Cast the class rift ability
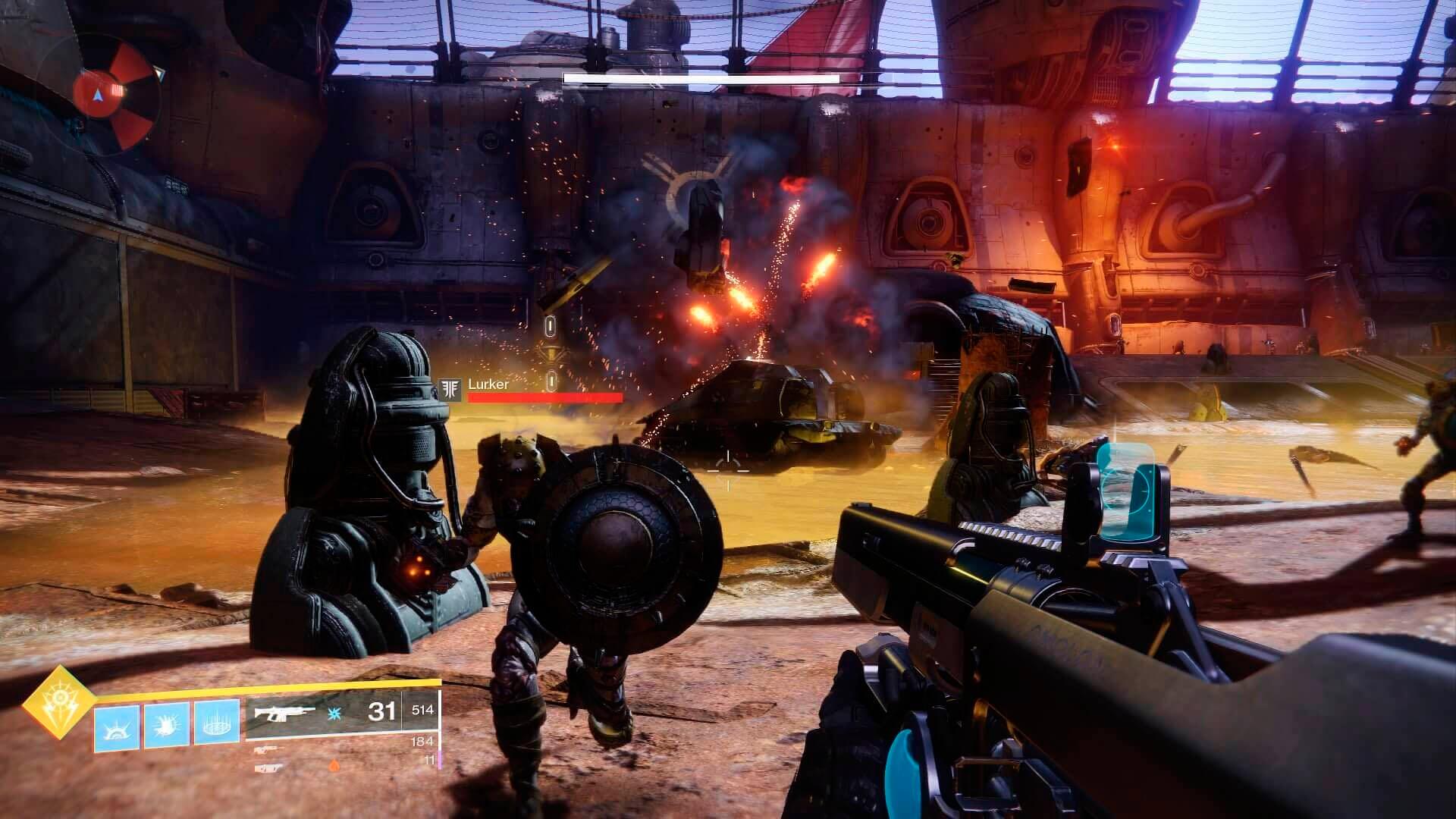The height and width of the screenshot is (819, 1456). [x=217, y=723]
